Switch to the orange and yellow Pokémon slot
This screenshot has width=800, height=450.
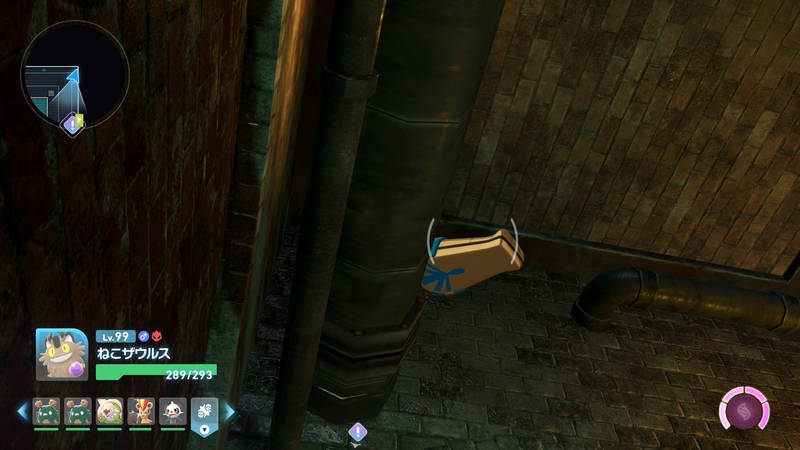(140, 411)
